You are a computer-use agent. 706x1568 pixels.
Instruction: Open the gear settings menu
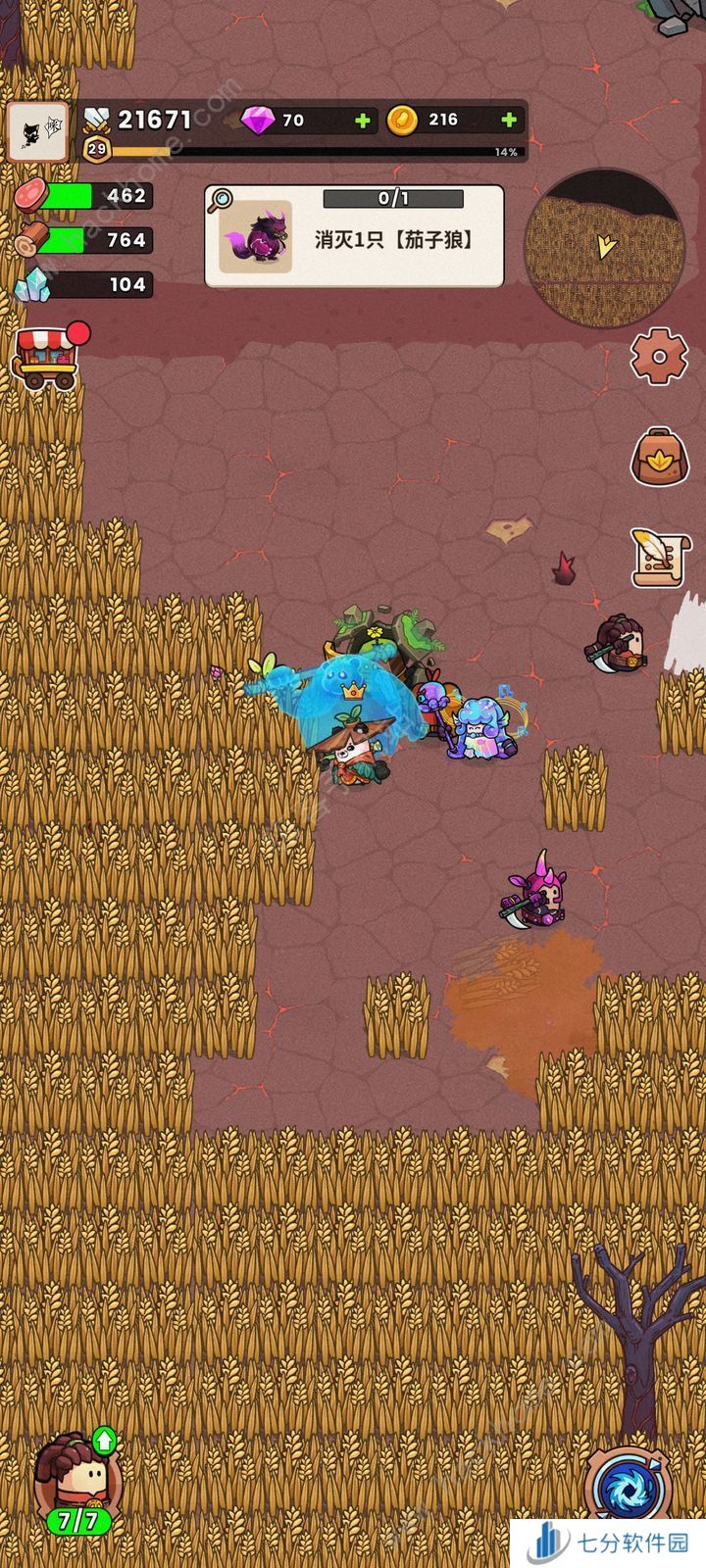657,355
